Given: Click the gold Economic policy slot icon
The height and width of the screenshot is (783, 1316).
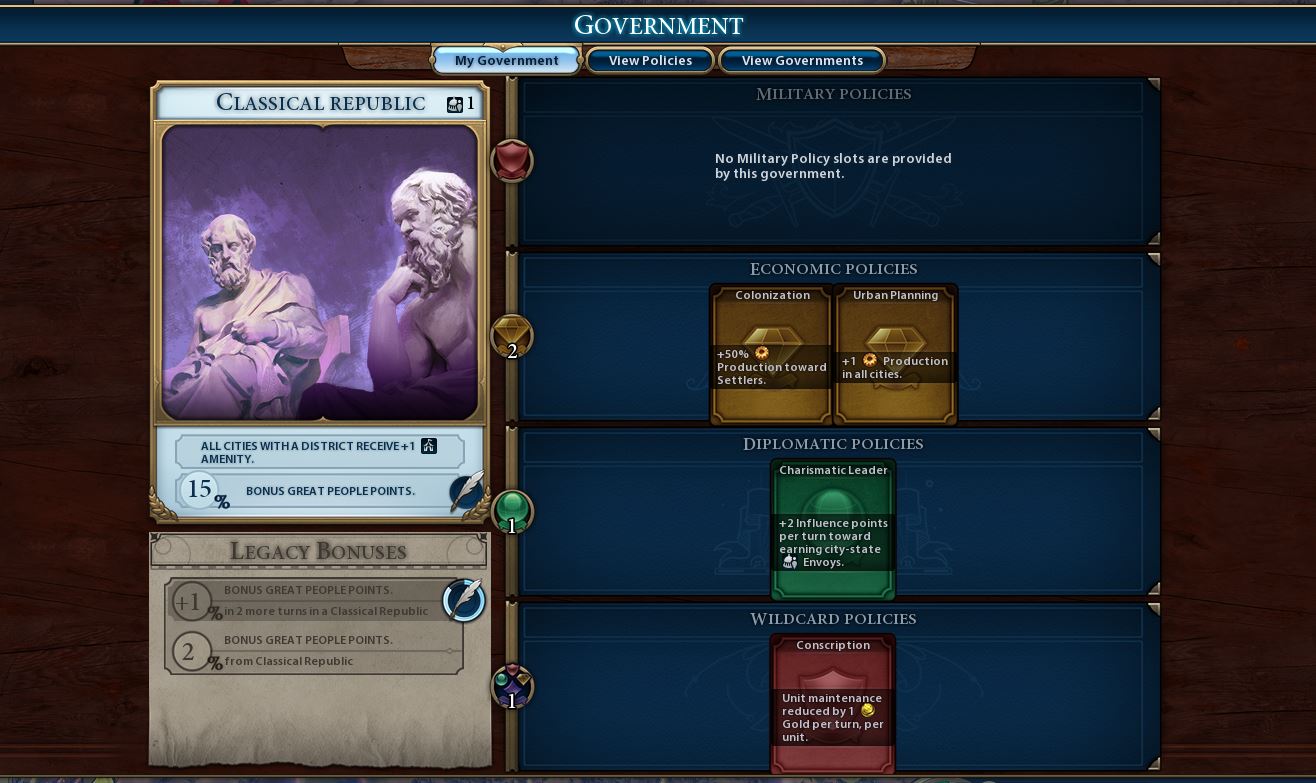Looking at the screenshot, I should pos(512,336).
